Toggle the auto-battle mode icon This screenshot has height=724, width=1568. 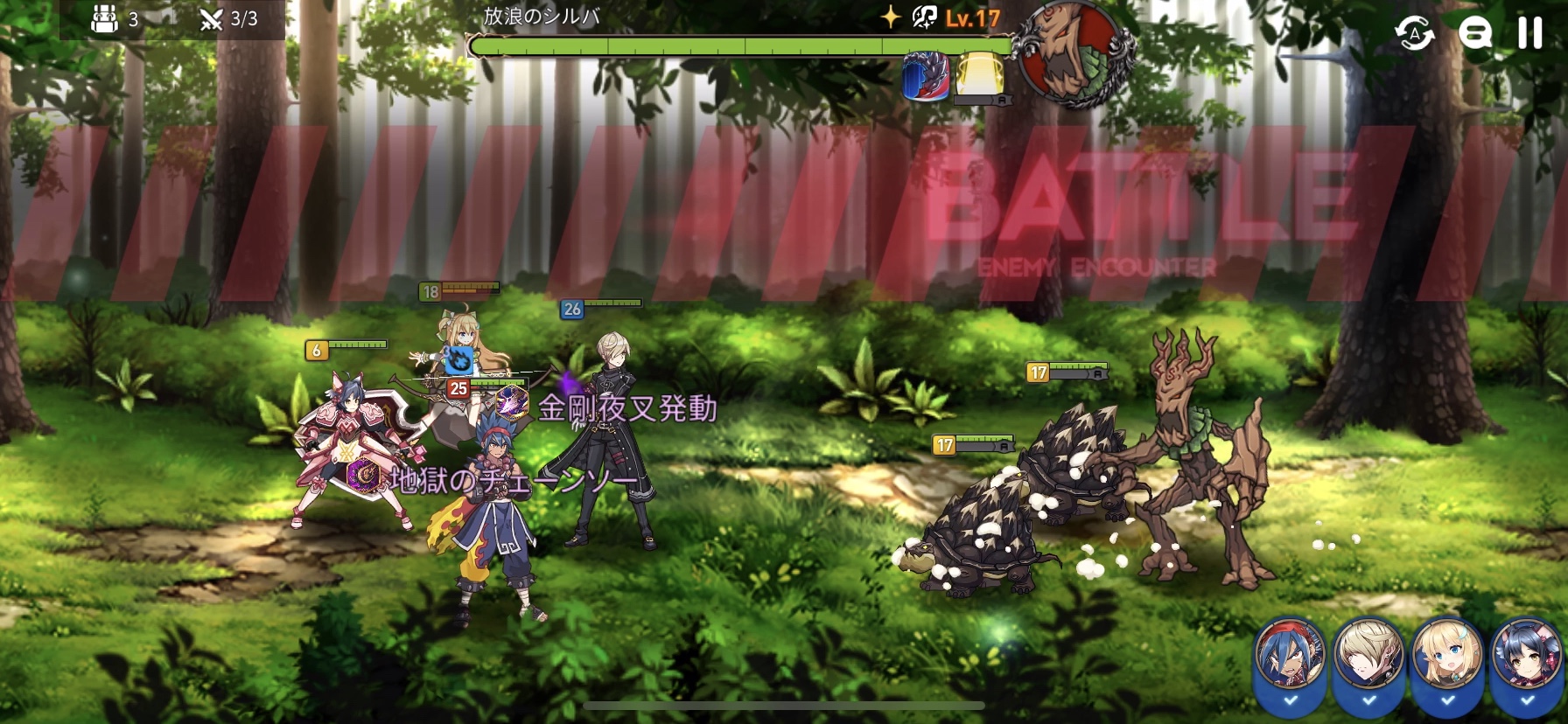coord(1415,34)
